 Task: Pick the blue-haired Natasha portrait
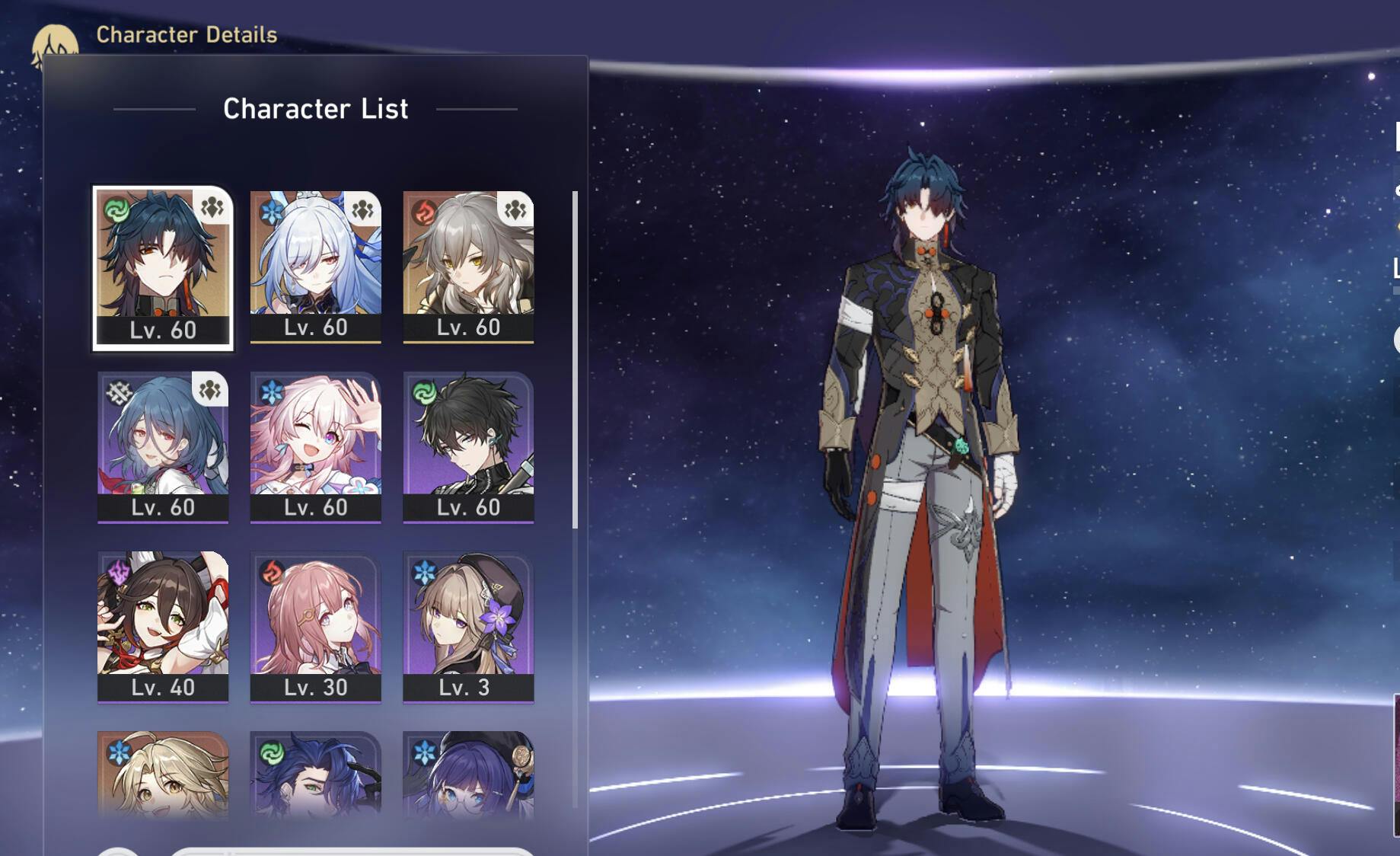tap(163, 446)
